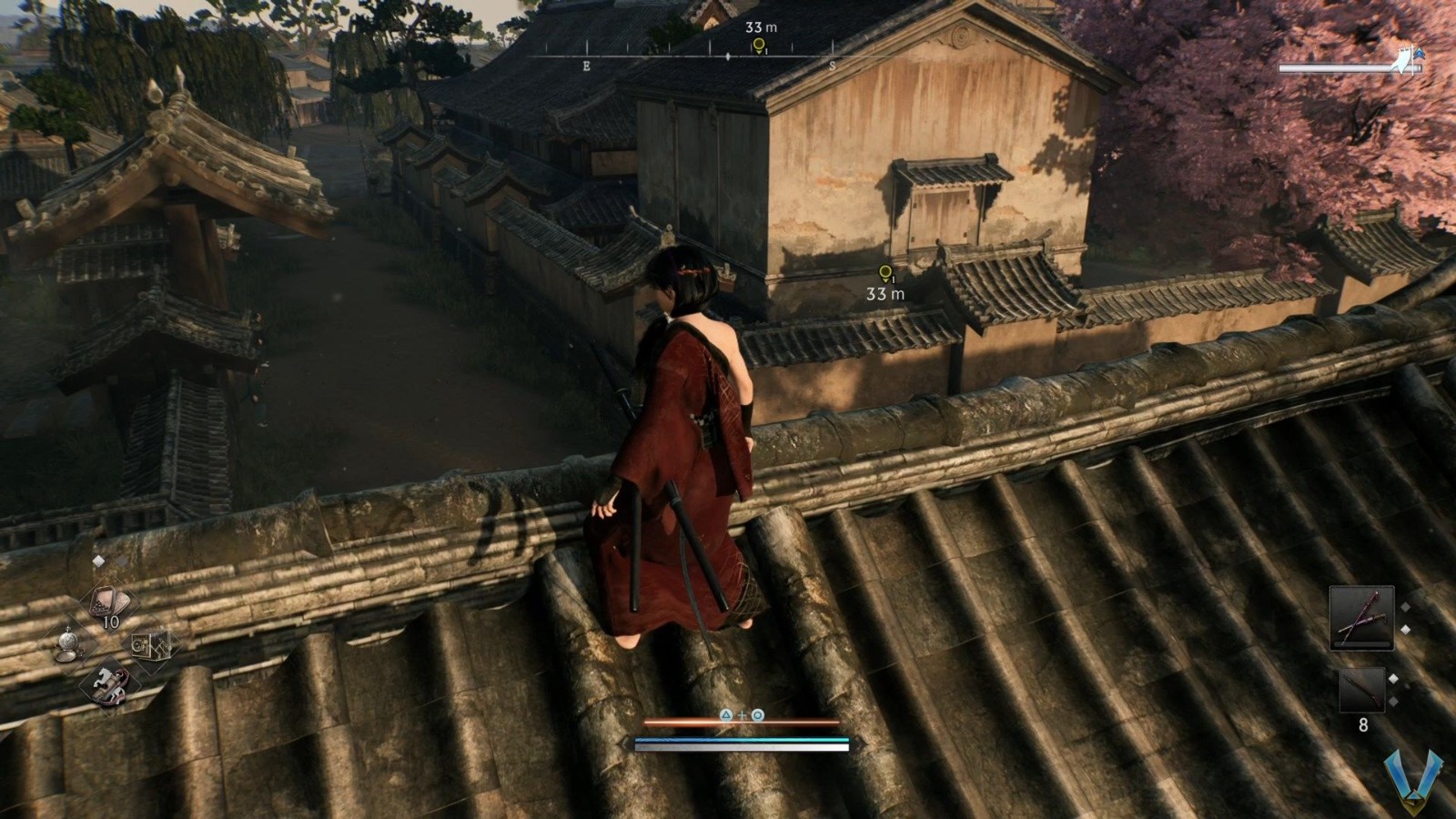Click the S marker on the compass

(833, 66)
